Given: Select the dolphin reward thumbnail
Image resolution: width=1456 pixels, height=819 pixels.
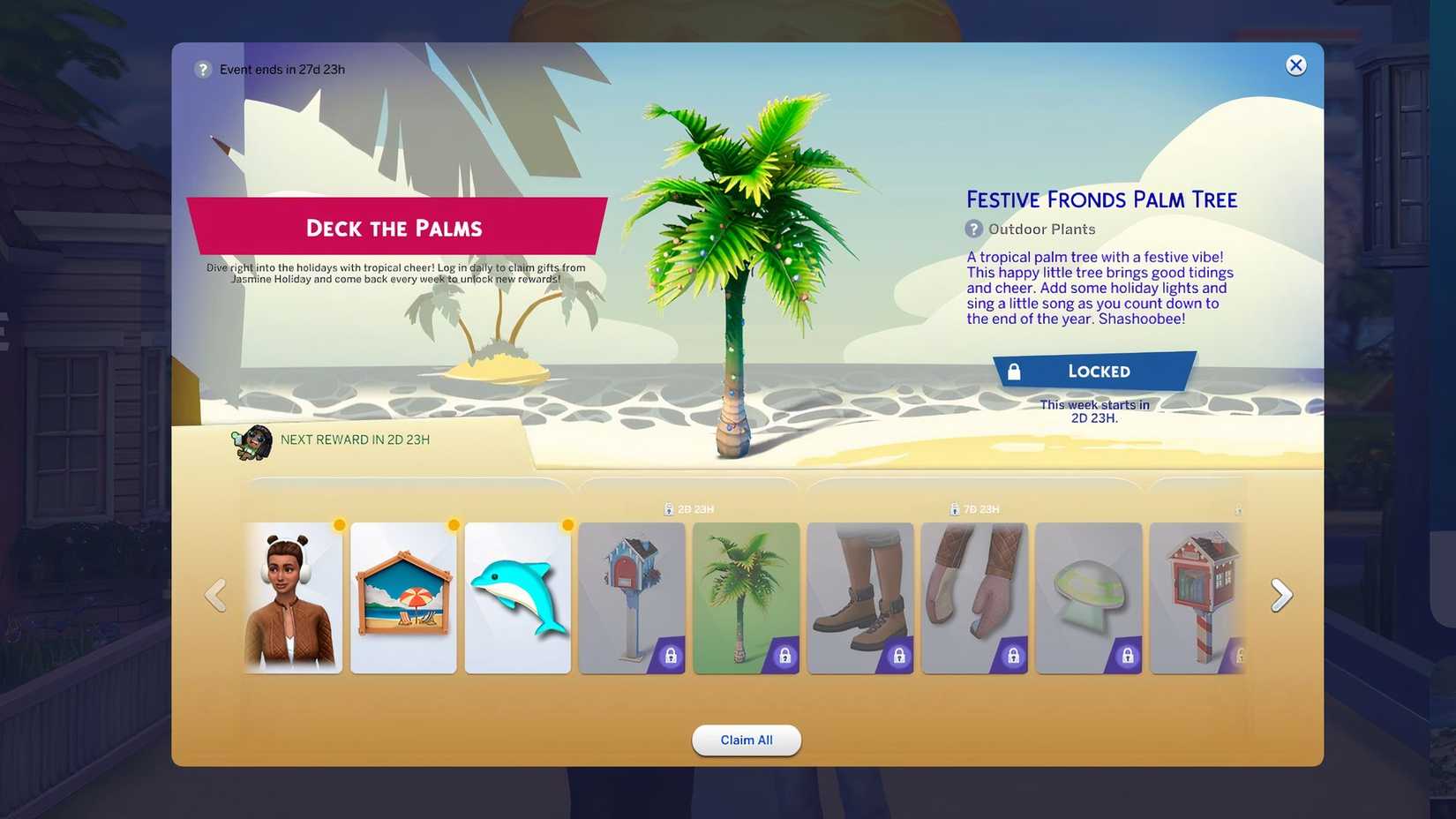Looking at the screenshot, I should pos(518,597).
